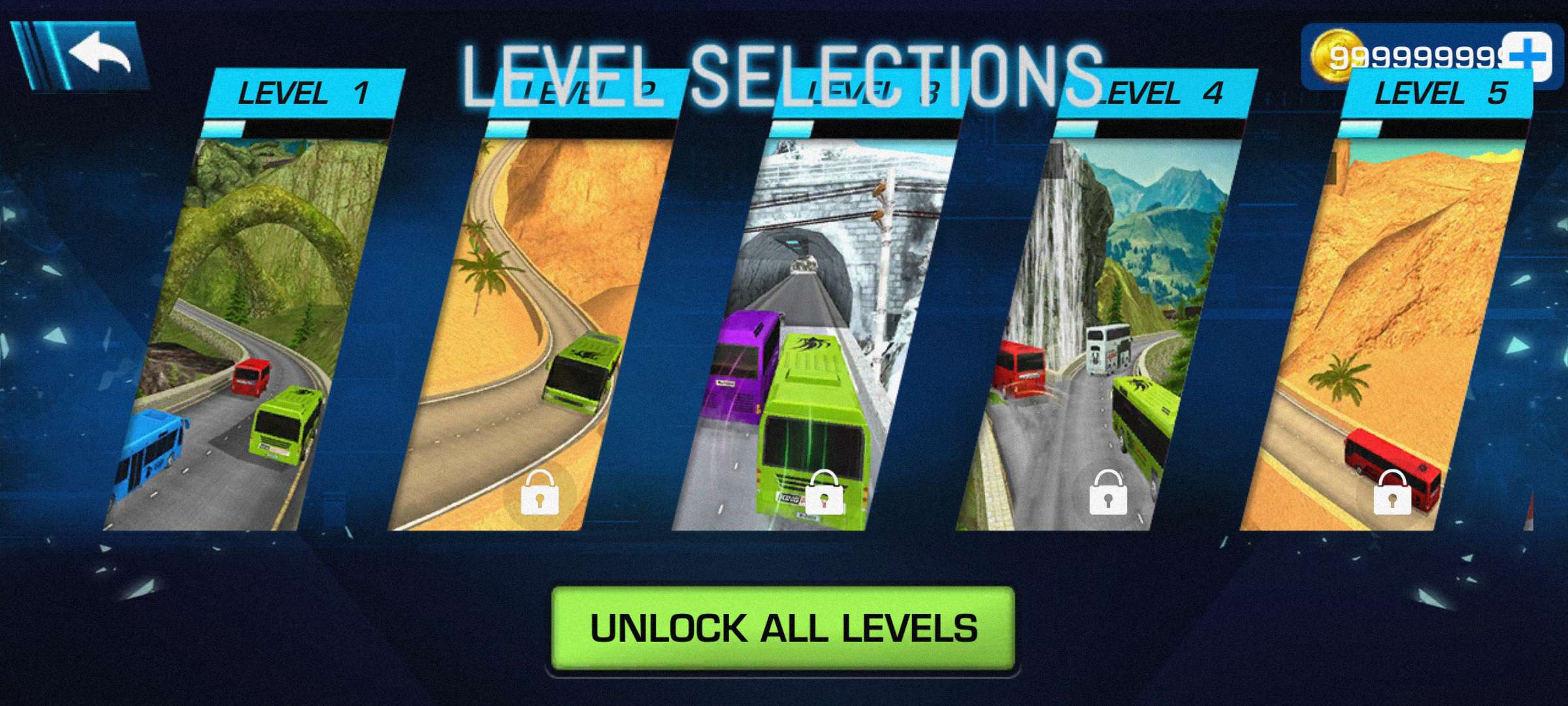
Task: Select the Level 5 desert cliff tile
Action: click(1385, 327)
